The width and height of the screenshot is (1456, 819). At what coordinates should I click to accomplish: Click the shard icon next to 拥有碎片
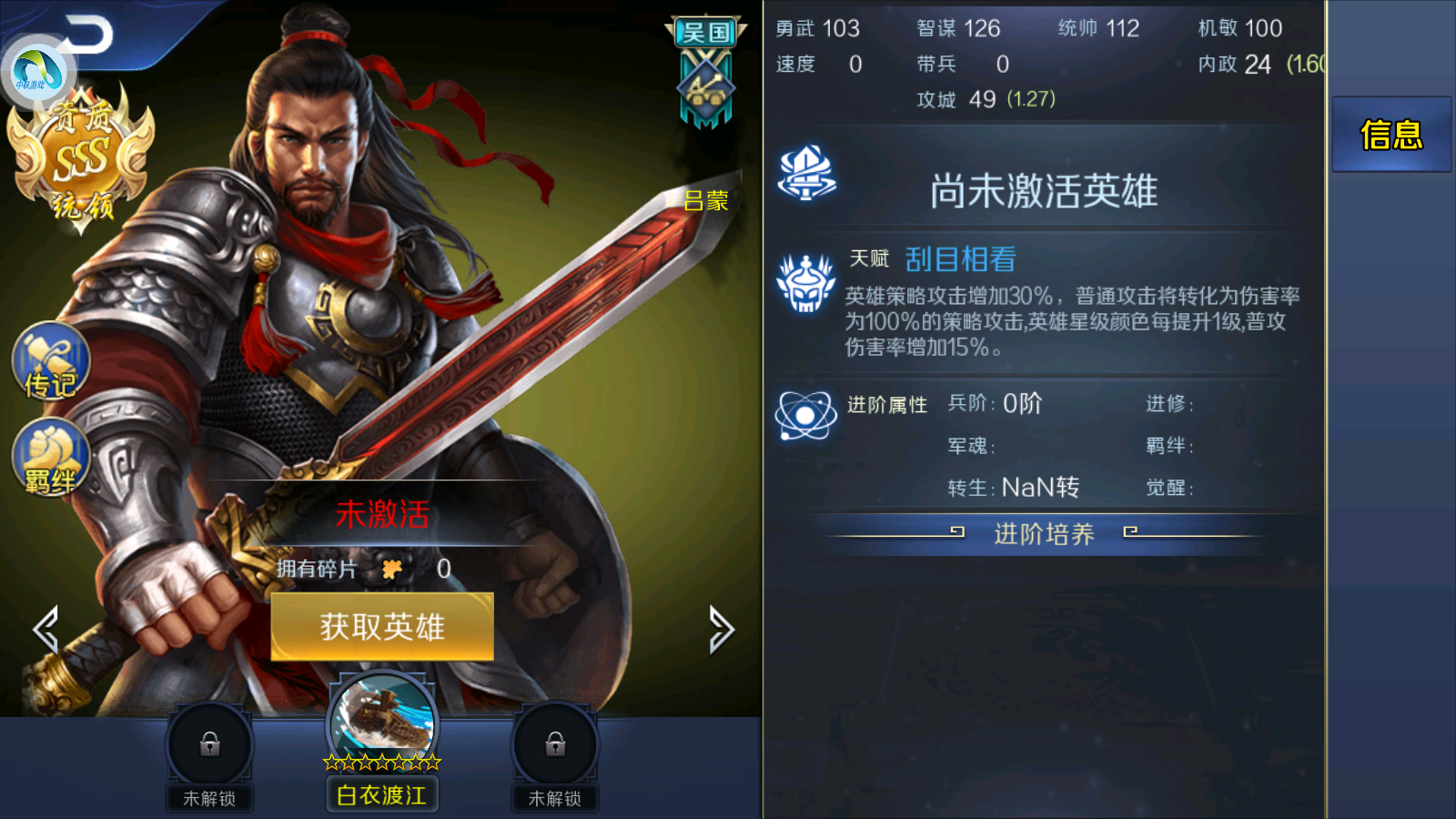coord(391,567)
